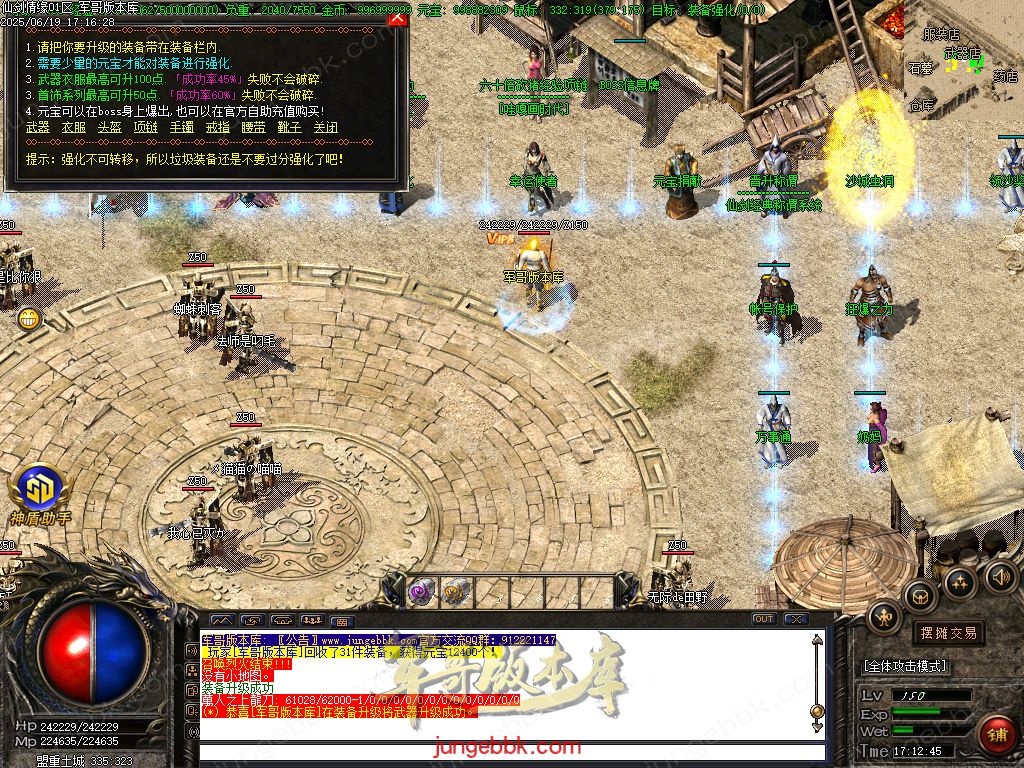Image resolution: width=1024 pixels, height=768 pixels.
Task: Click the 摆摊交易 stall trade button
Action: pyautogui.click(x=947, y=633)
